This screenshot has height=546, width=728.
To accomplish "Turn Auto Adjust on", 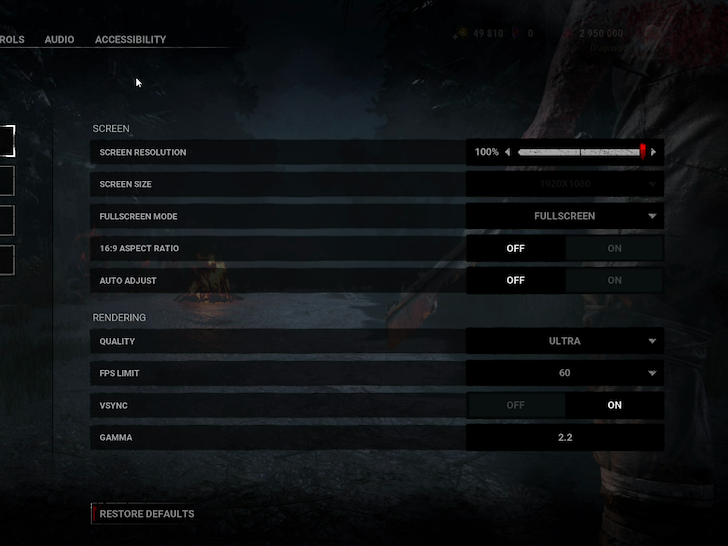I will pos(614,280).
